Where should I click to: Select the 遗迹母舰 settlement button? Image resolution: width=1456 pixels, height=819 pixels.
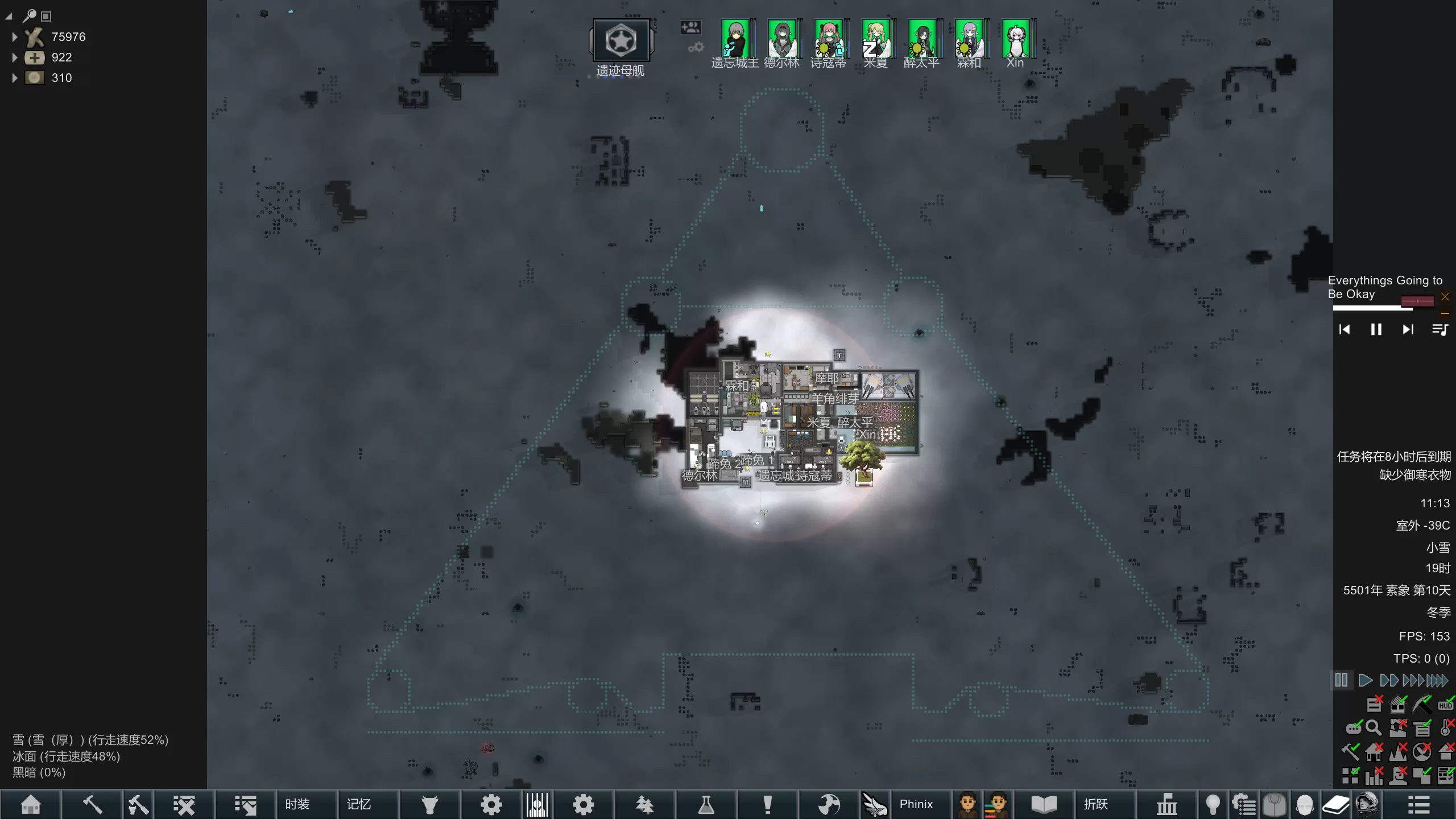pyautogui.click(x=621, y=40)
